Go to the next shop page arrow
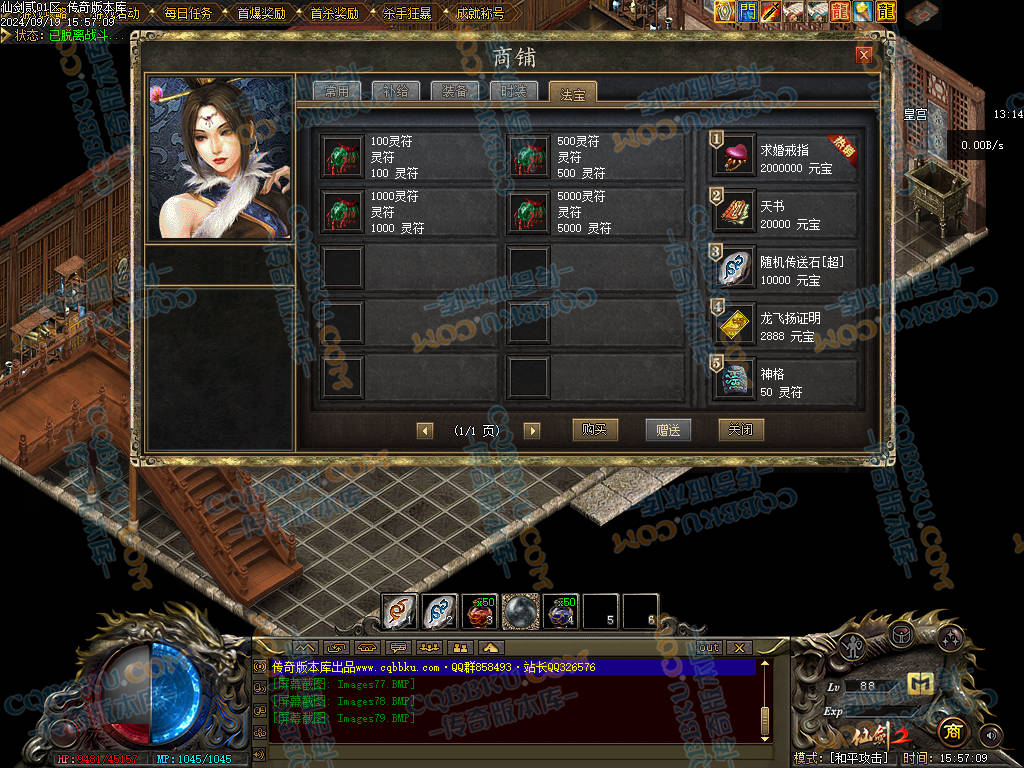Screen dimensions: 1024x768 tap(532, 431)
